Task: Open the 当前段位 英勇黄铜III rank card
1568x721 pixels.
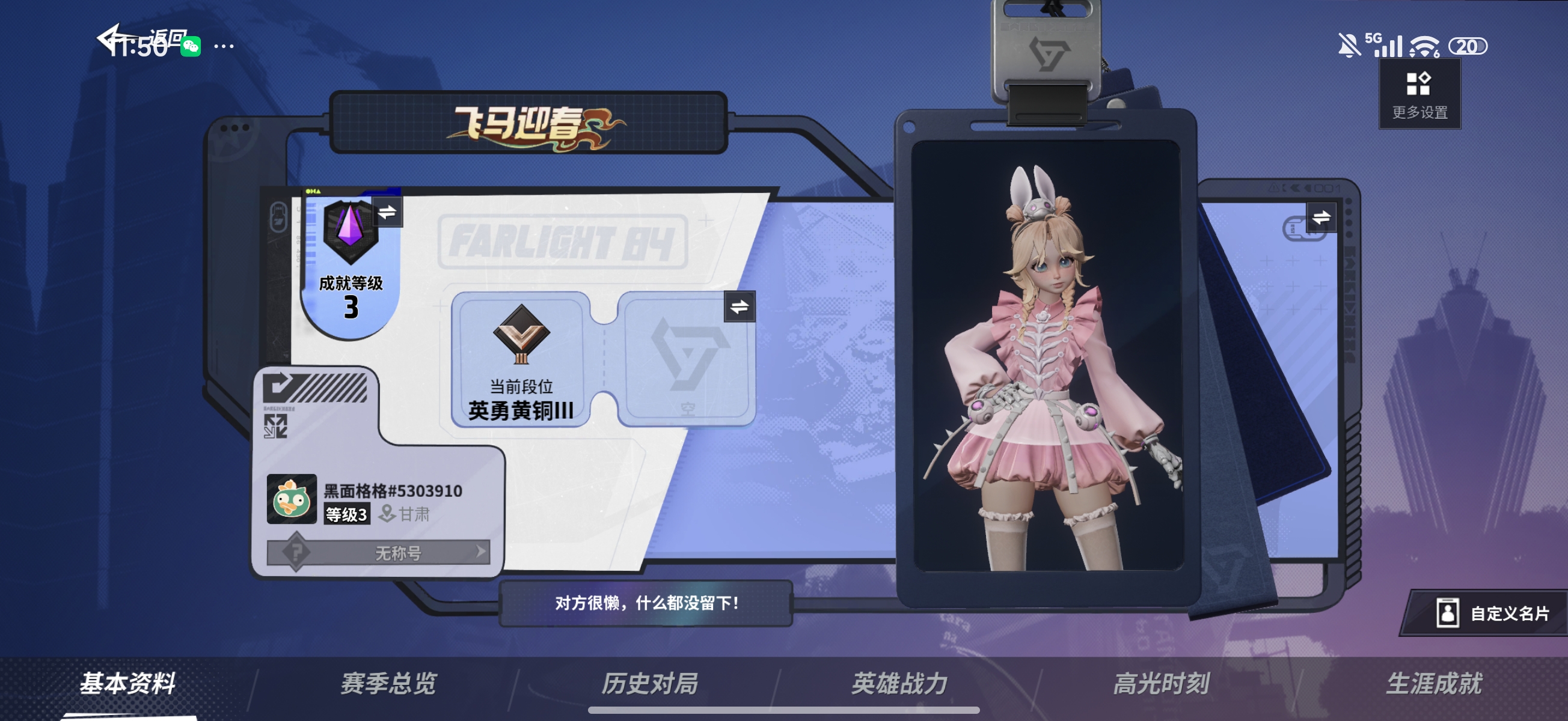Action: click(x=521, y=359)
